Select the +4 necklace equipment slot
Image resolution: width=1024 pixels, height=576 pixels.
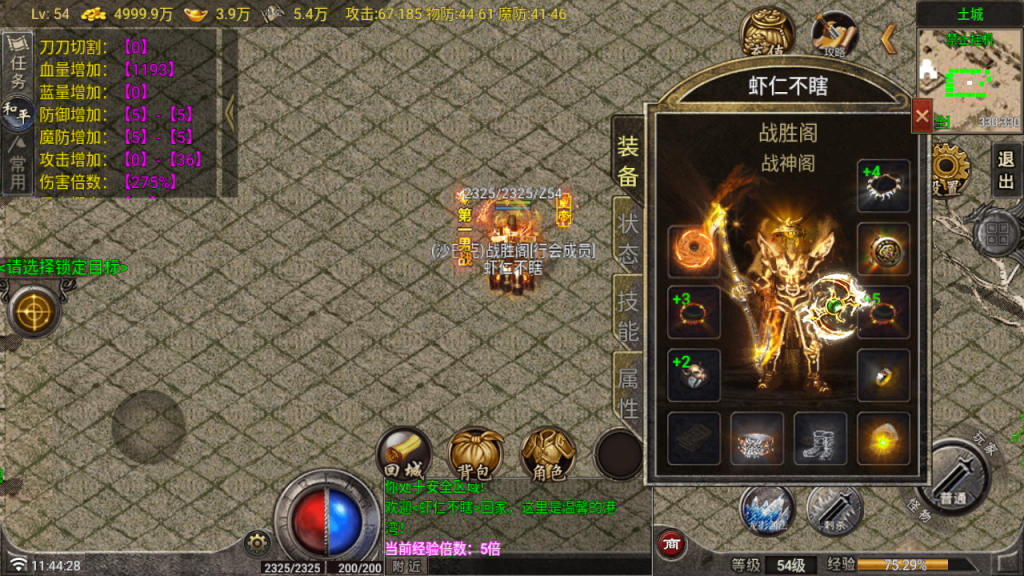coord(883,186)
